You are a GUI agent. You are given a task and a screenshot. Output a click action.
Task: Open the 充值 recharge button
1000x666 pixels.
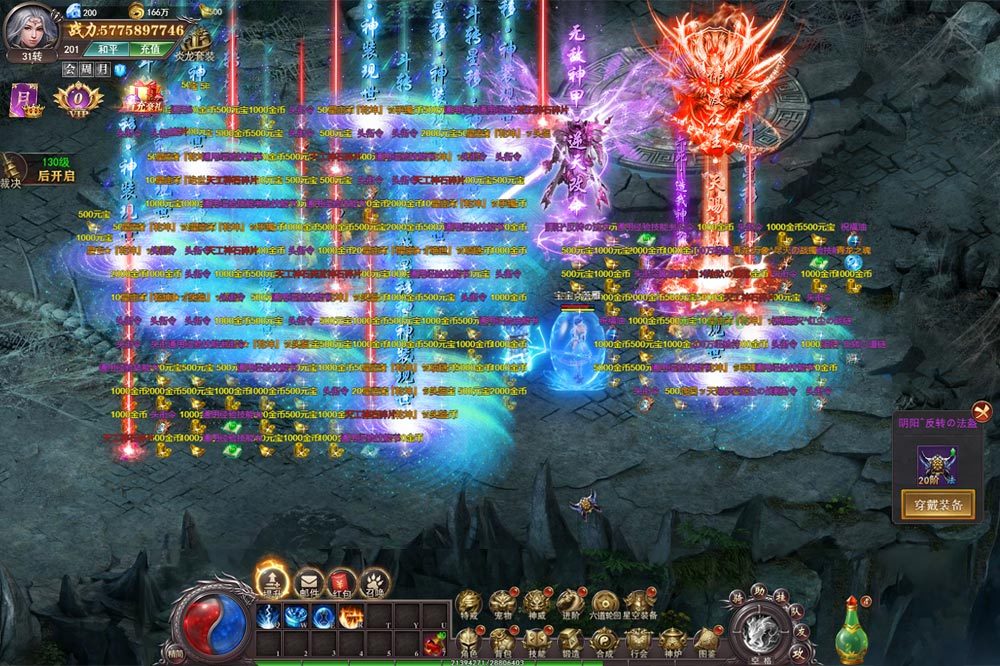[150, 49]
